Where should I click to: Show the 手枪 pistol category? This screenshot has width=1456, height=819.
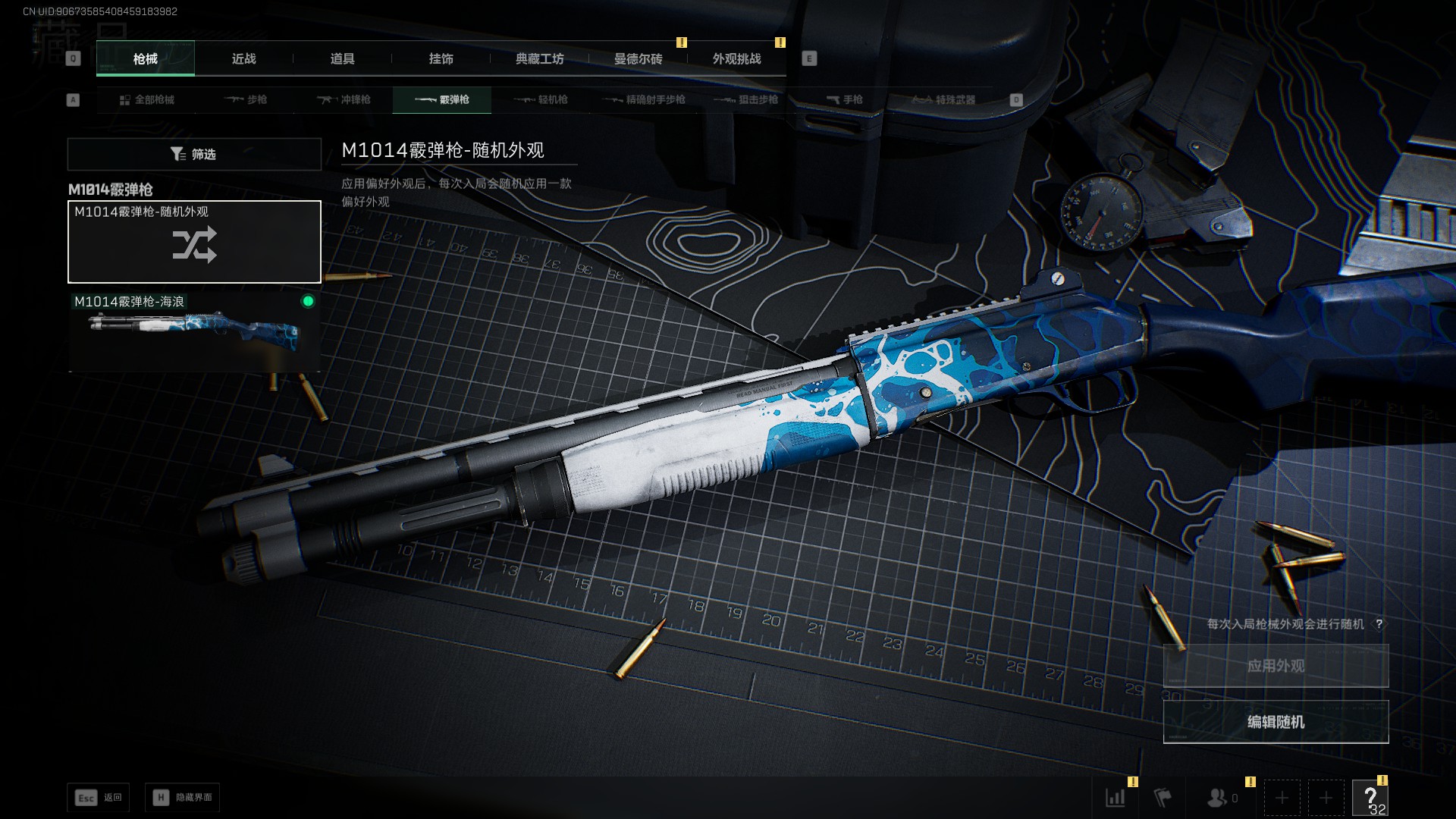[x=844, y=99]
